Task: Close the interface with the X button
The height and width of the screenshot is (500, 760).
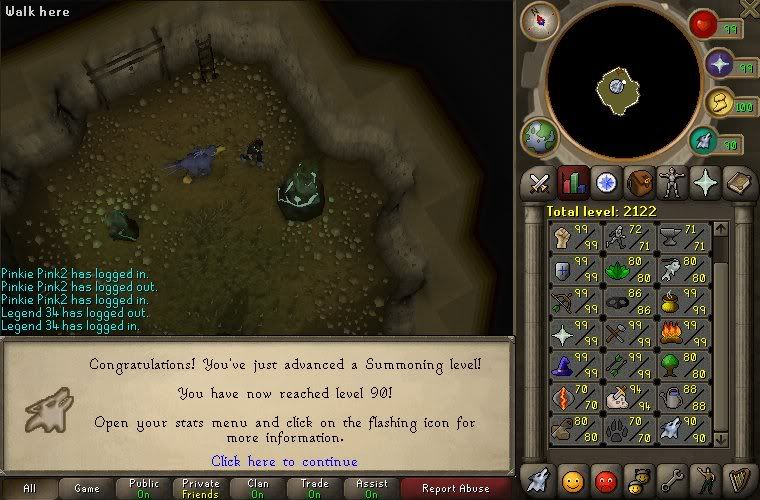Action: coord(749,8)
